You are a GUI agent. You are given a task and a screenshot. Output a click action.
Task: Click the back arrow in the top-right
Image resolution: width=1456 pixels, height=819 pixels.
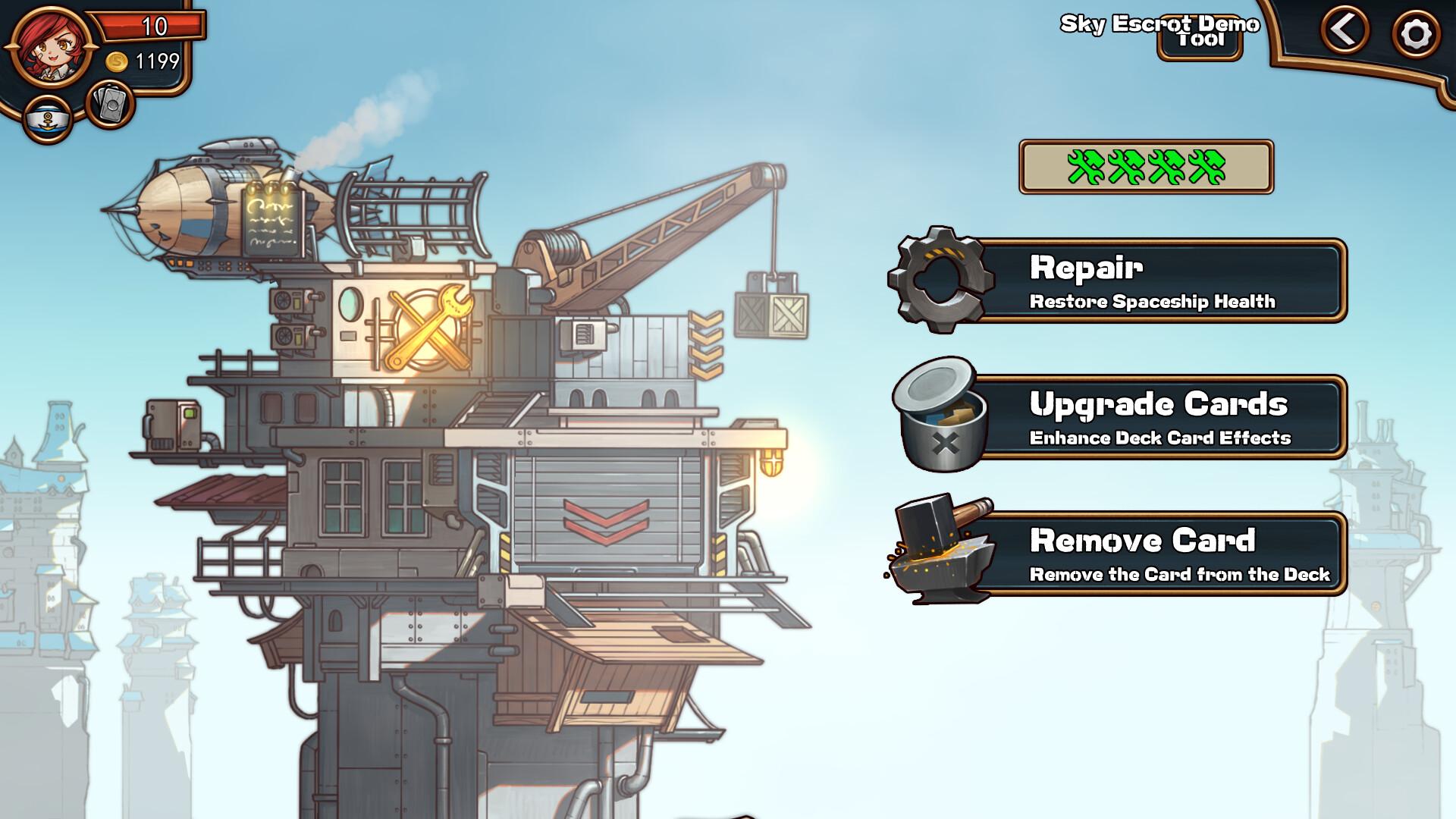coord(1344,32)
